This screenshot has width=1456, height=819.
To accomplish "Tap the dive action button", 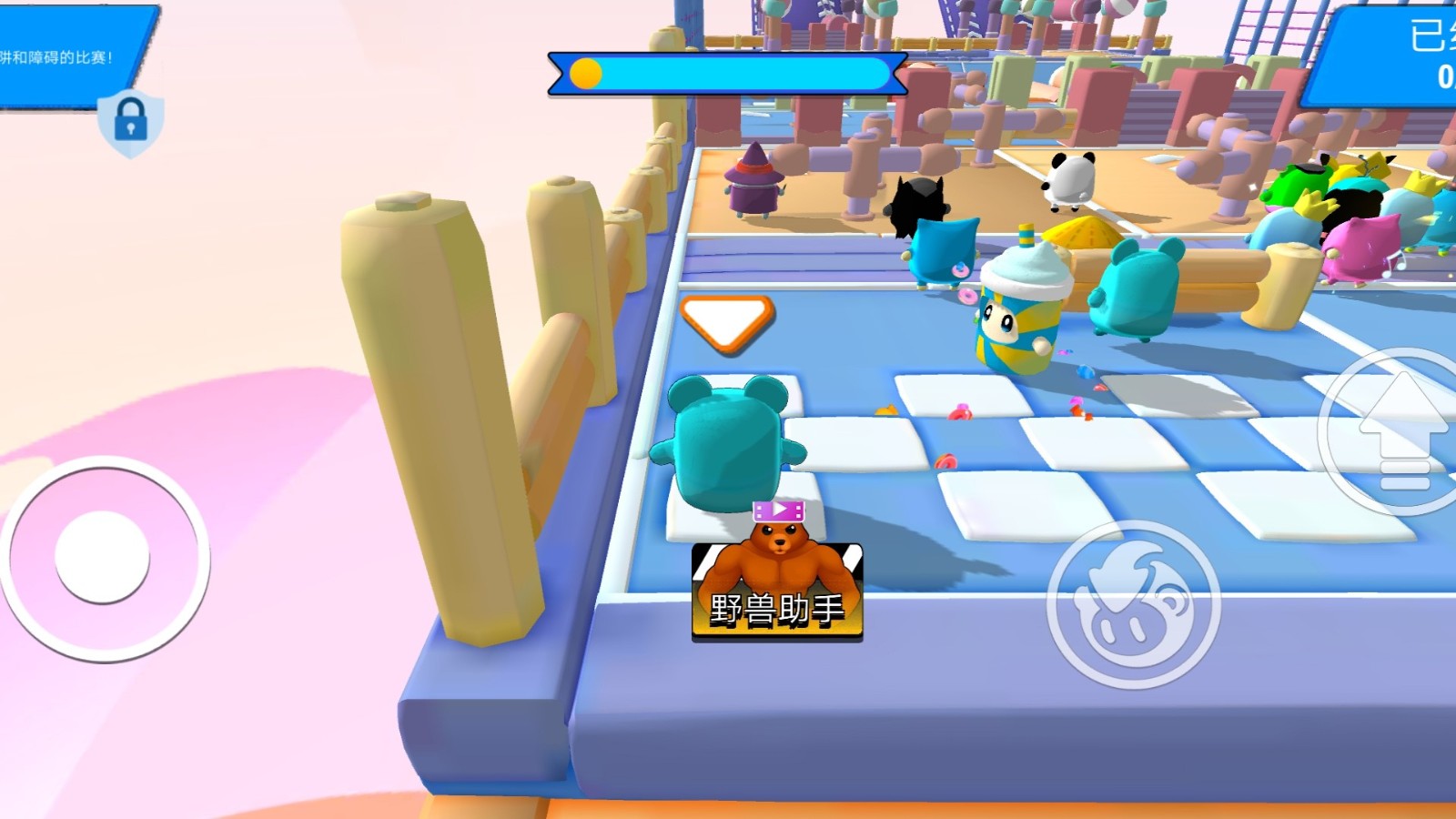I will pos(1133,603).
